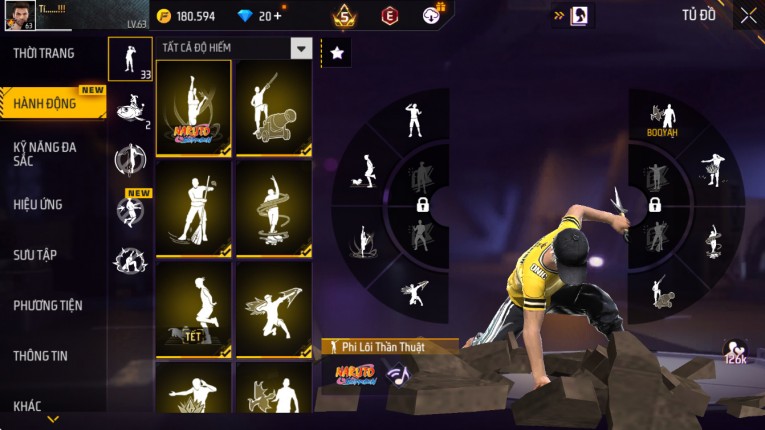Go to the Sưu Tập tab

tap(35, 255)
